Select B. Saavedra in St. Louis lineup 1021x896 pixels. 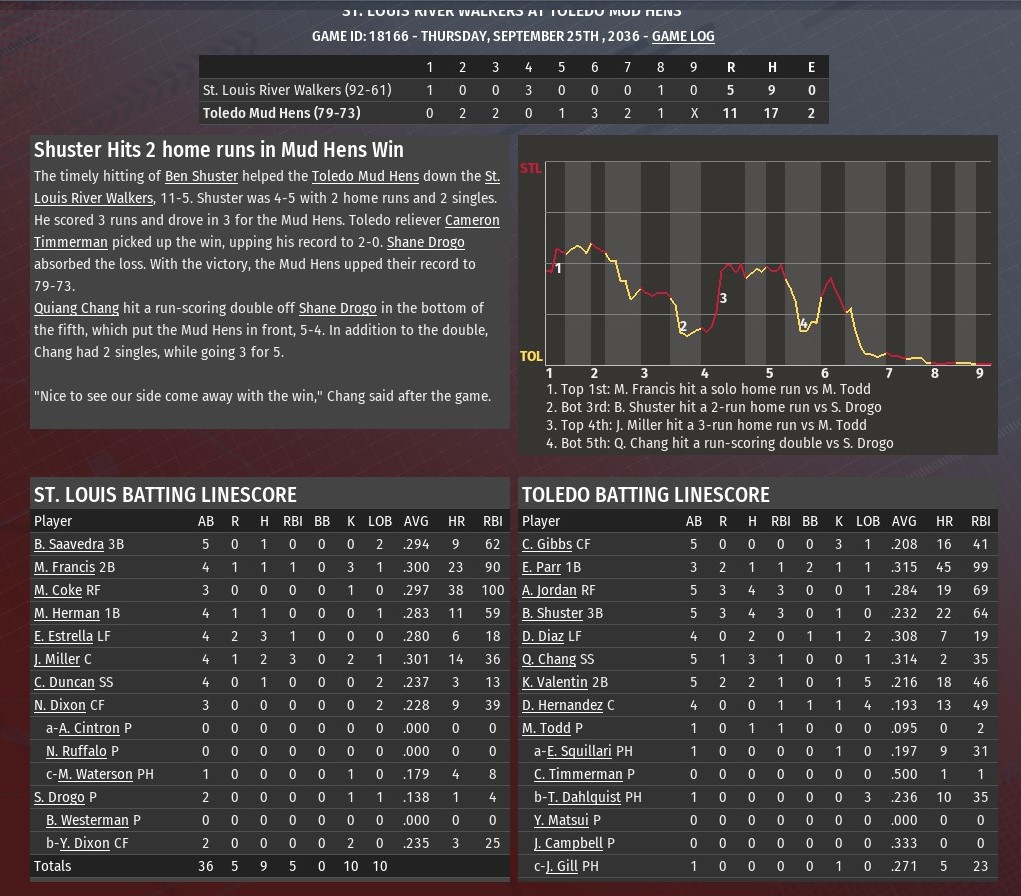[68, 545]
